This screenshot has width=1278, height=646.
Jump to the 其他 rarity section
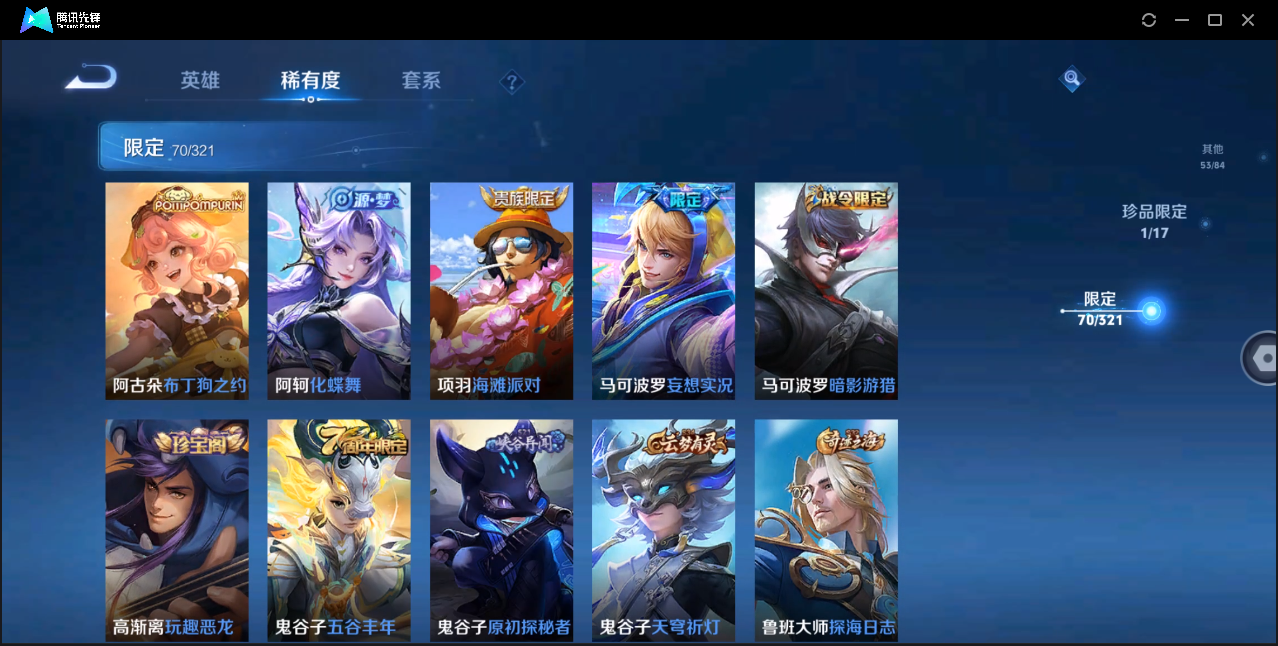click(x=1212, y=156)
